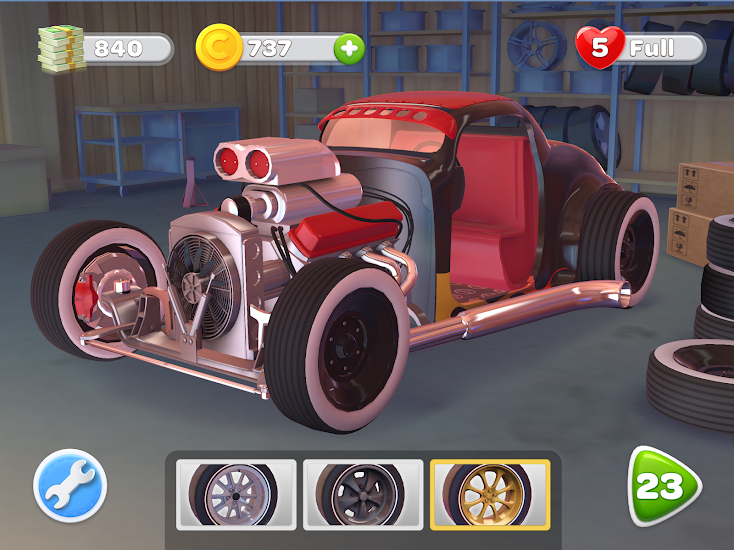Select the silver multi-spoke wheel option
This screenshot has width=734, height=550.
click(x=236, y=494)
